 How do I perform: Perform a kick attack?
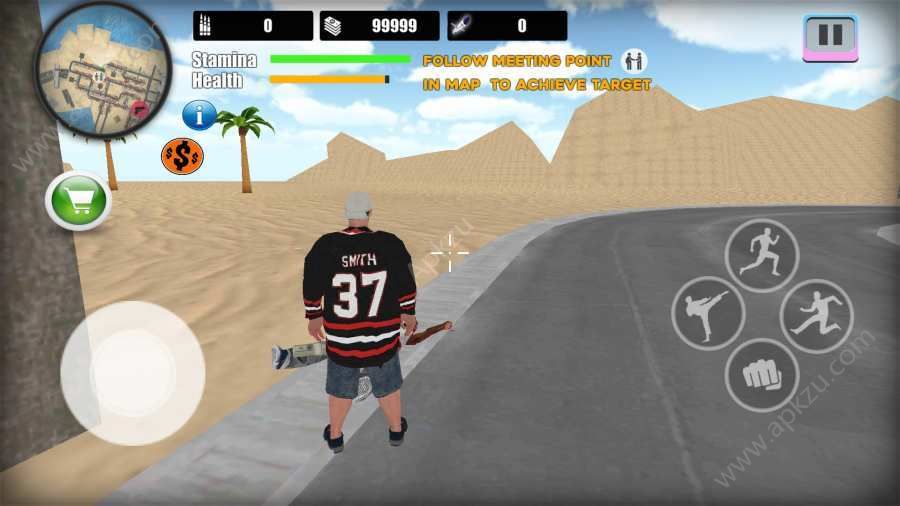708,314
